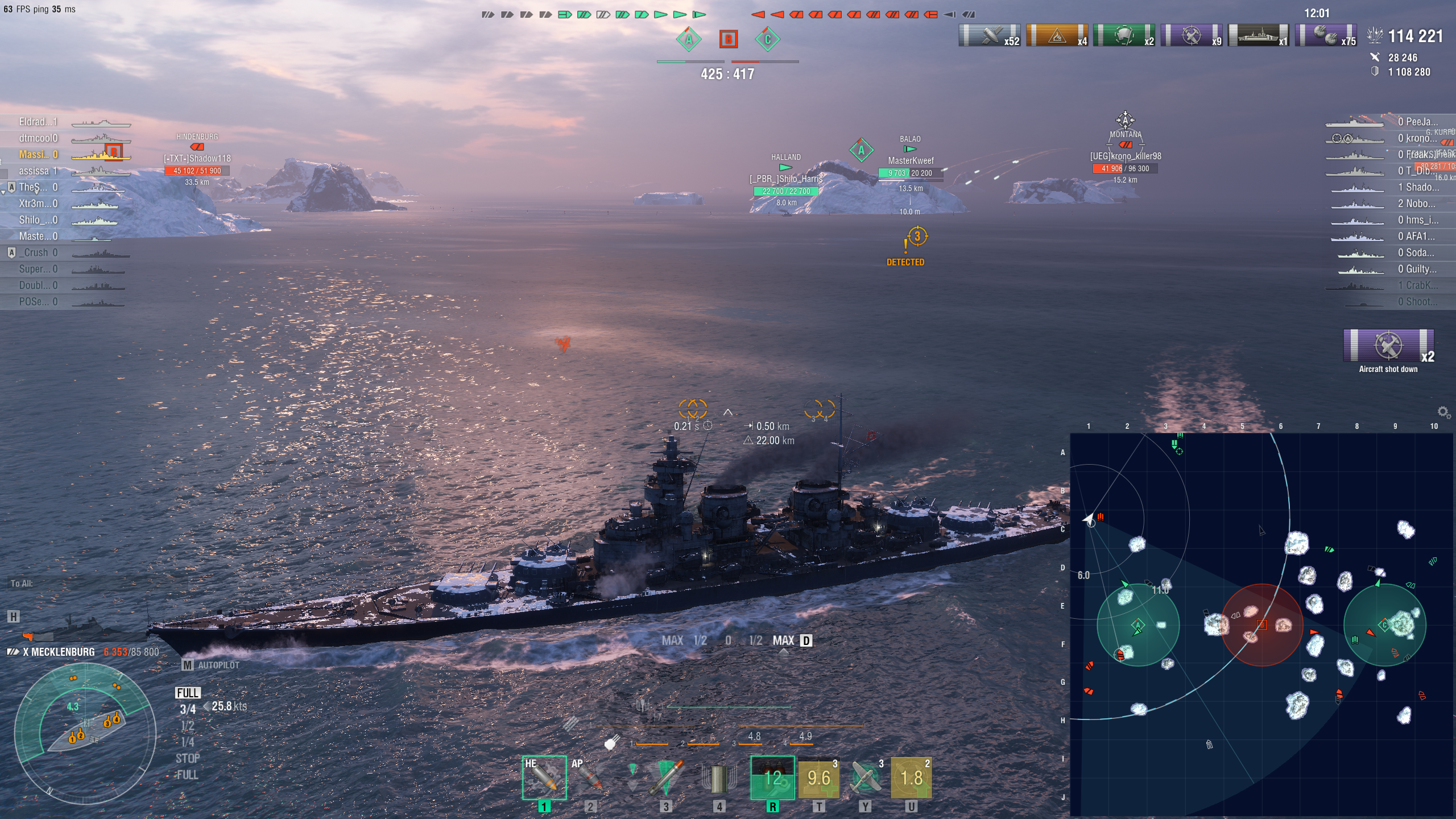Click the fire ribbon with x4

point(1057,35)
